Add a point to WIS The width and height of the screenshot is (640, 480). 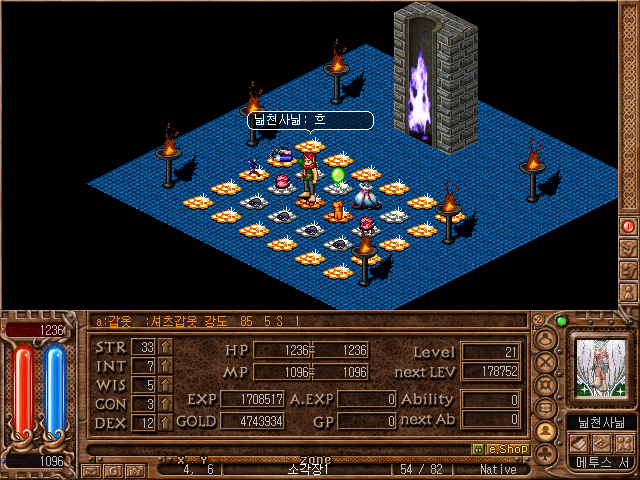tap(165, 385)
